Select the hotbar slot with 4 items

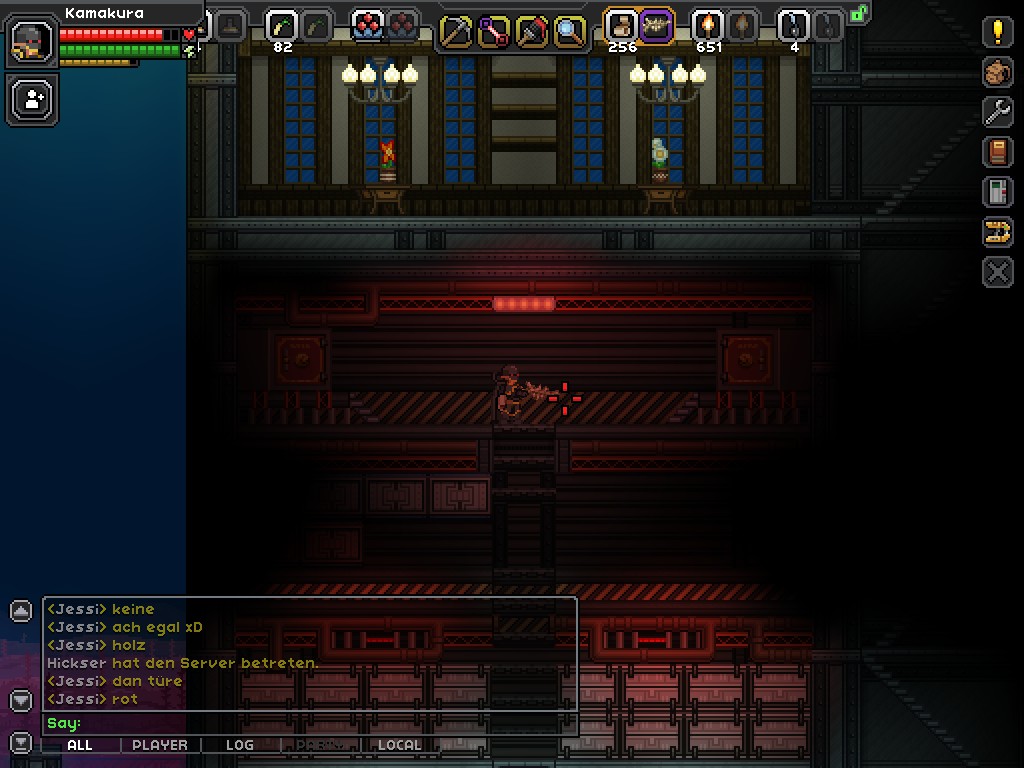pos(793,25)
